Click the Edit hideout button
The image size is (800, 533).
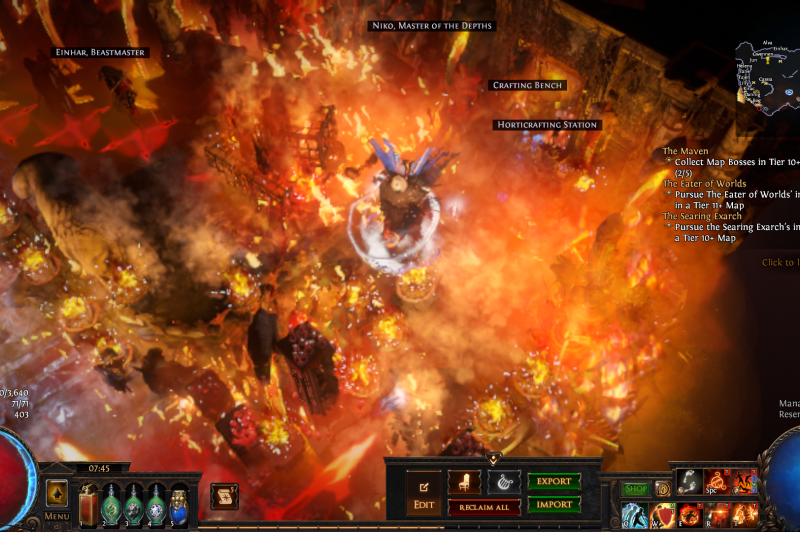pyautogui.click(x=423, y=493)
